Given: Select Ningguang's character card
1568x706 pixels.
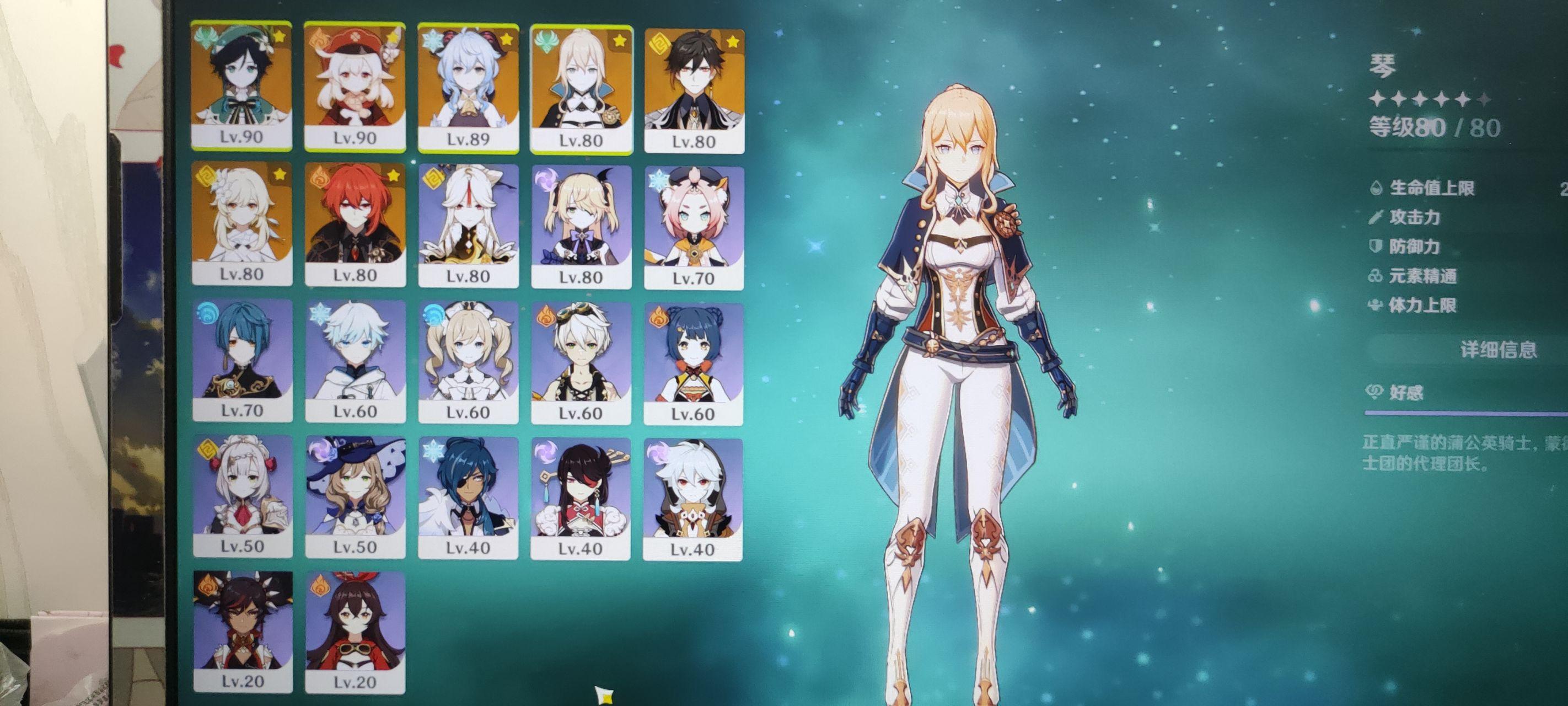Looking at the screenshot, I should click(468, 225).
